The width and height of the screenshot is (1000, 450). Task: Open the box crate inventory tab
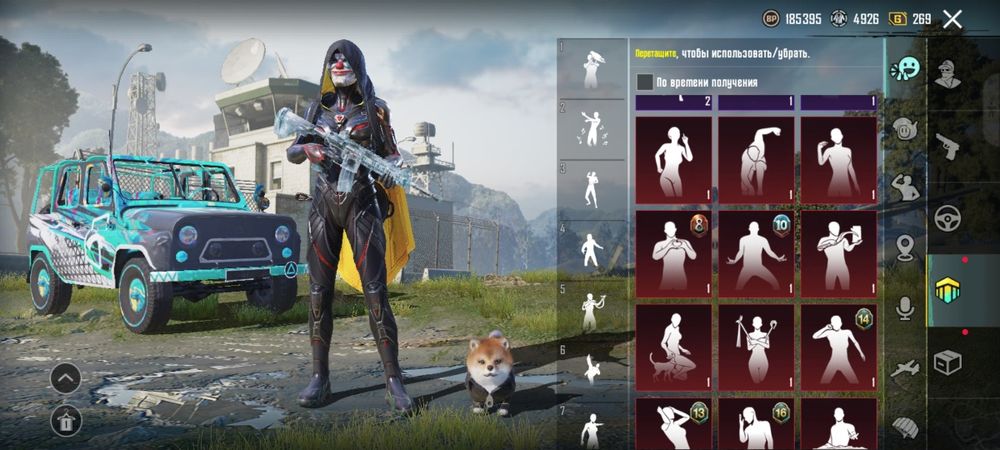(x=947, y=361)
